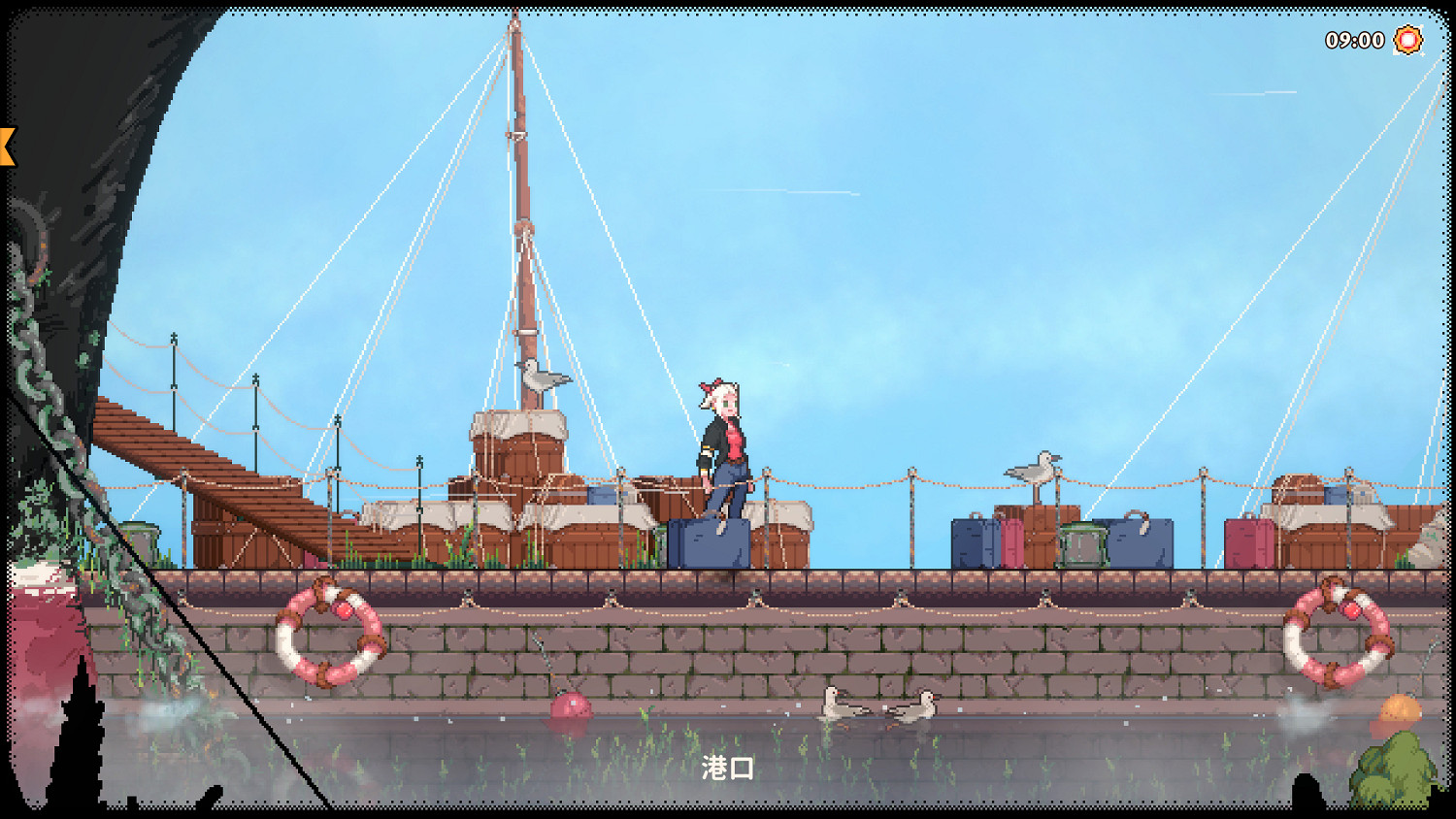The image size is (1456, 819).
Task: Click the blue suitcase beside the character
Action: point(706,543)
